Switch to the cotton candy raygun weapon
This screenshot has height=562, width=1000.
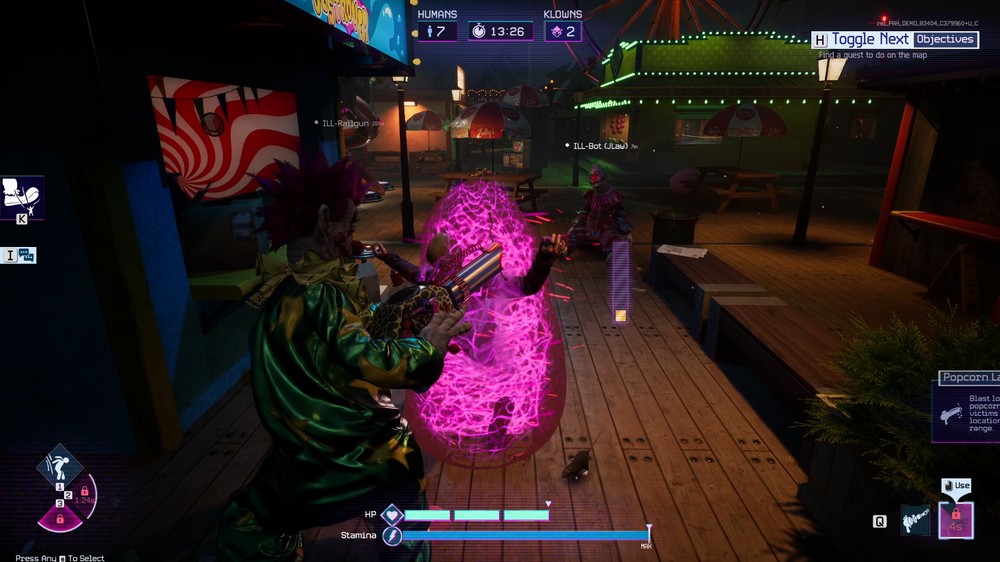tap(915, 521)
